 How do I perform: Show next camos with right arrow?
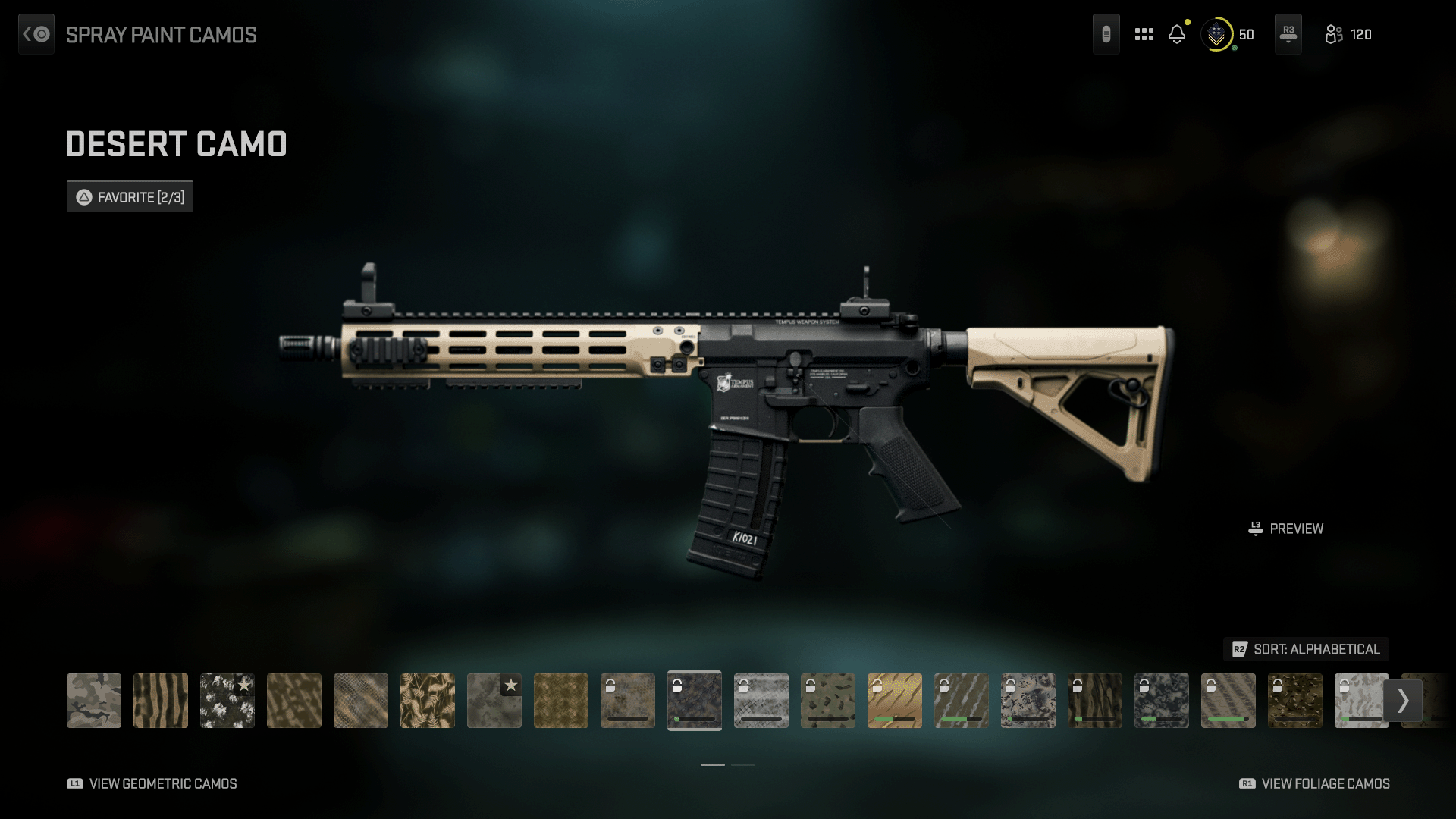pyautogui.click(x=1403, y=701)
